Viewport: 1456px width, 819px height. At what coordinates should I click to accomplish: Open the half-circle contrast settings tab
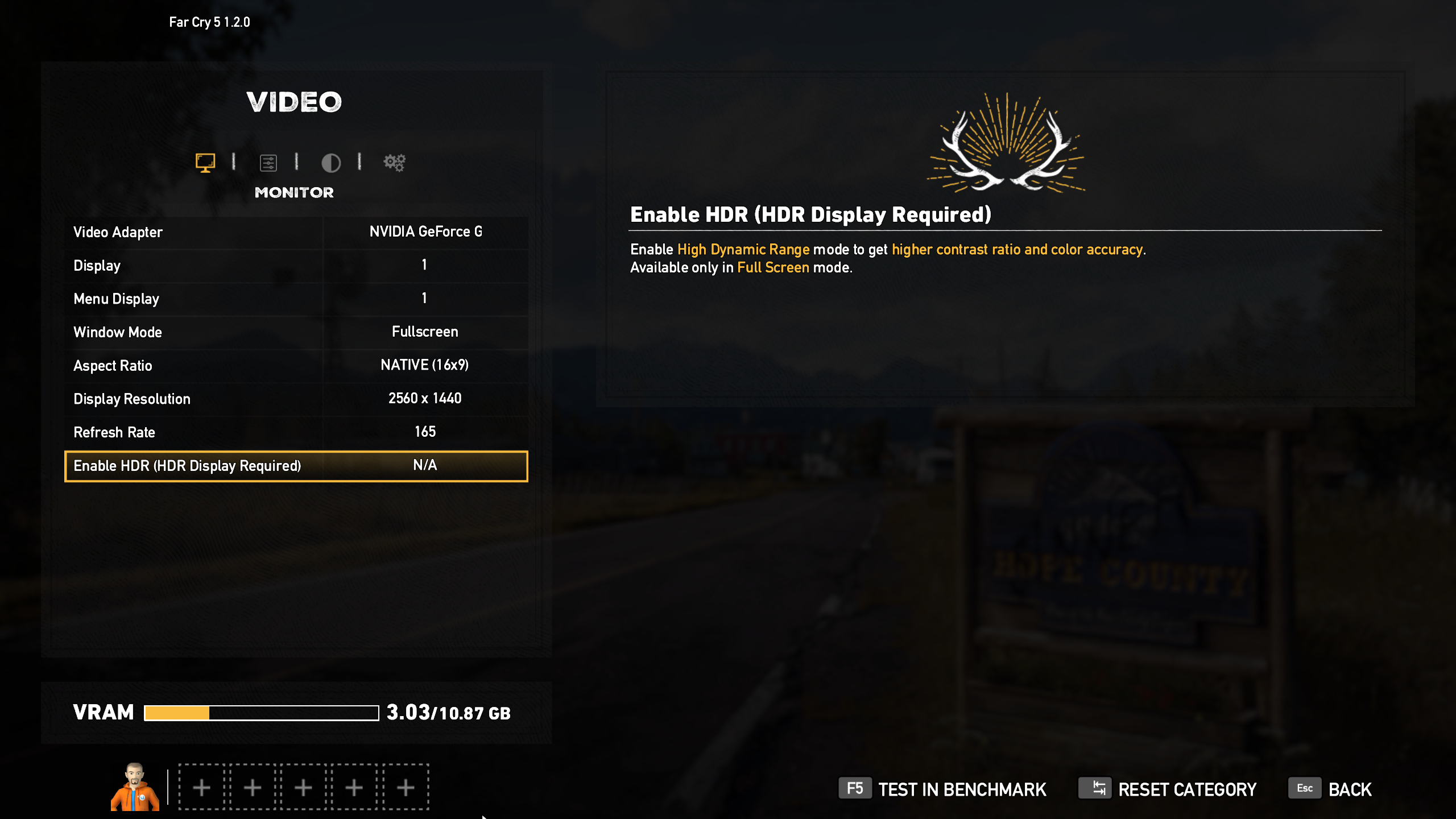(x=331, y=163)
